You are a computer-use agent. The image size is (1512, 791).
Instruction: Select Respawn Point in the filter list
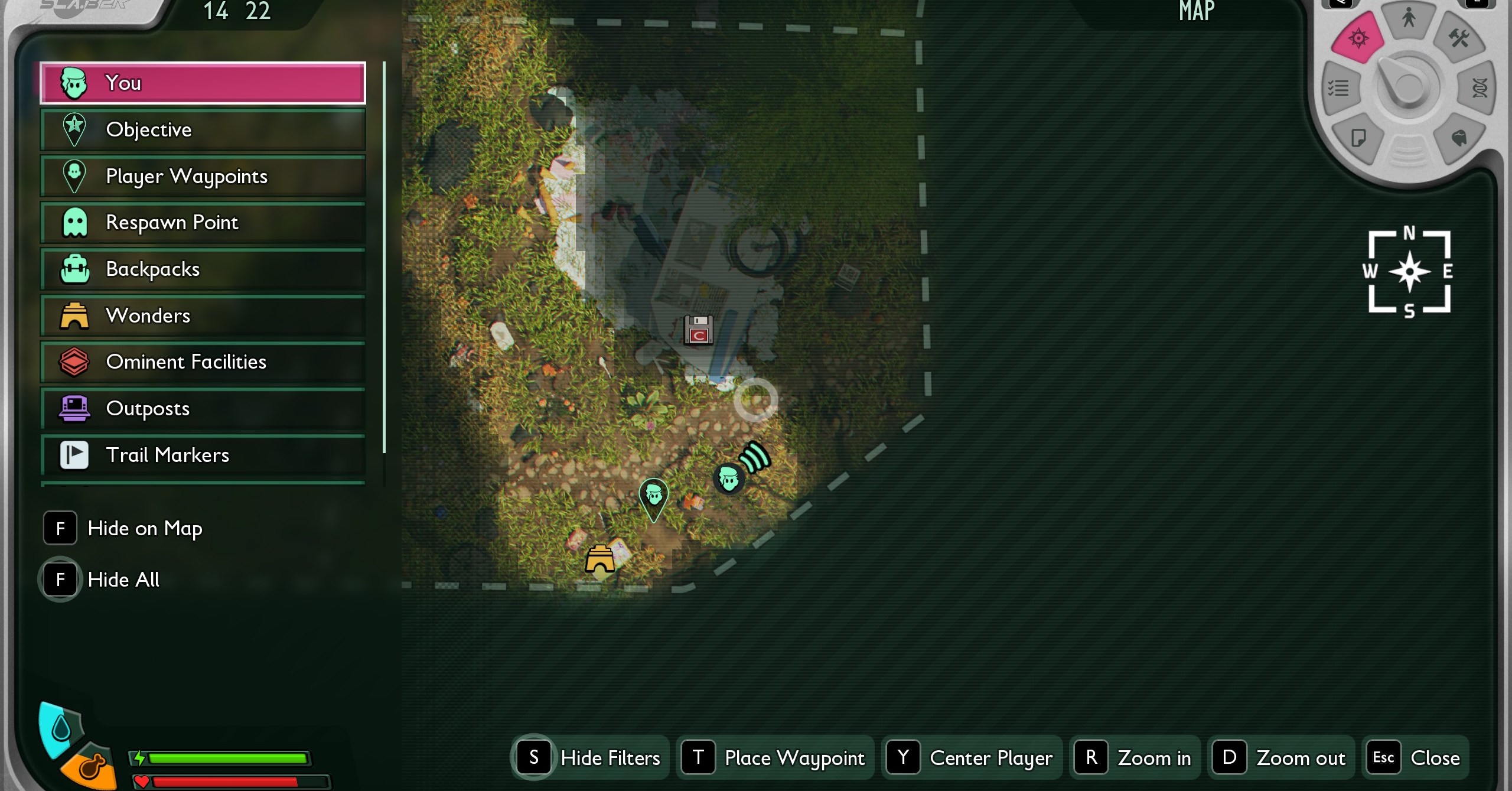[203, 223]
